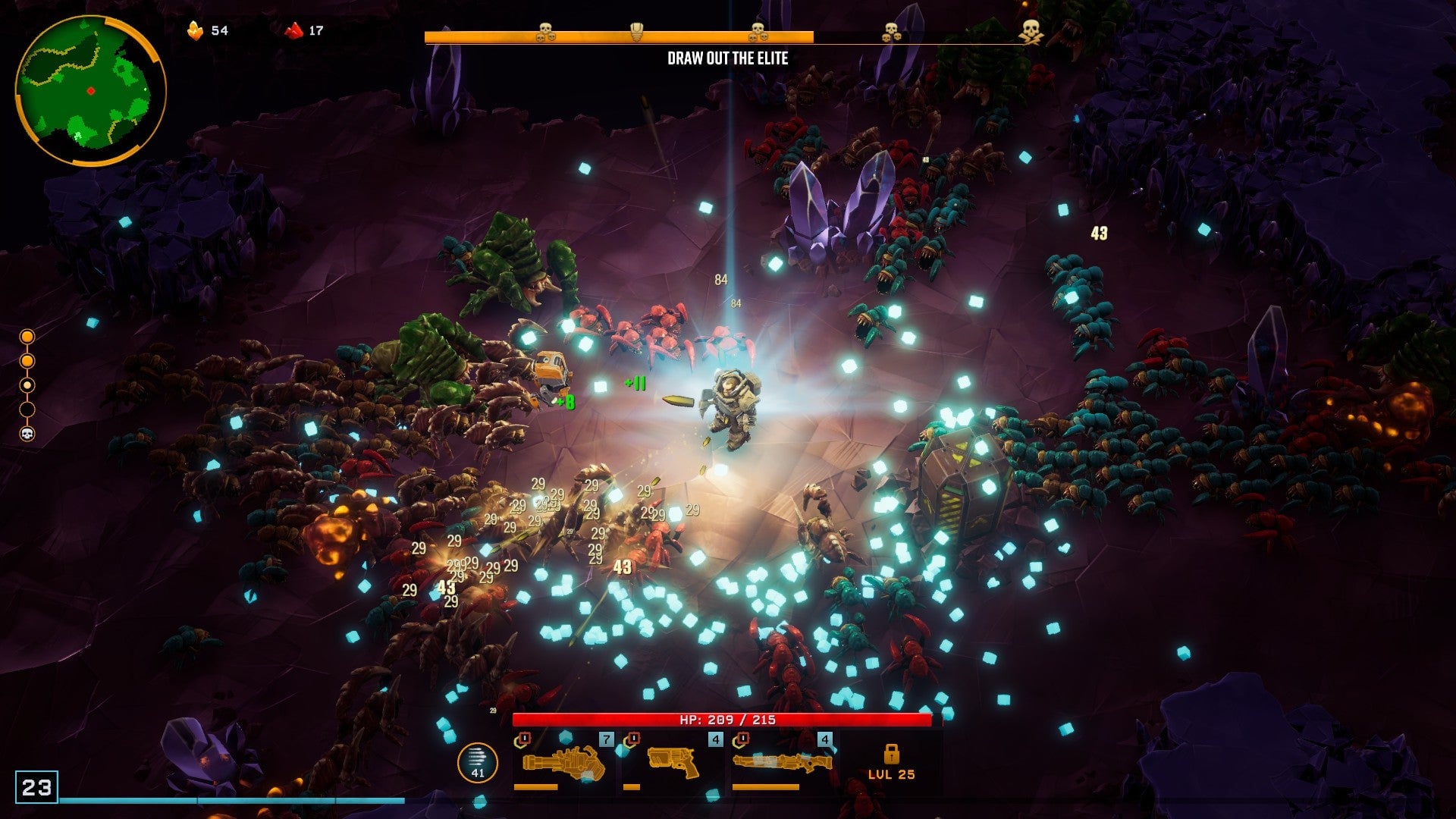
Task: Click the drill marker on the objective bar
Action: [x=637, y=32]
